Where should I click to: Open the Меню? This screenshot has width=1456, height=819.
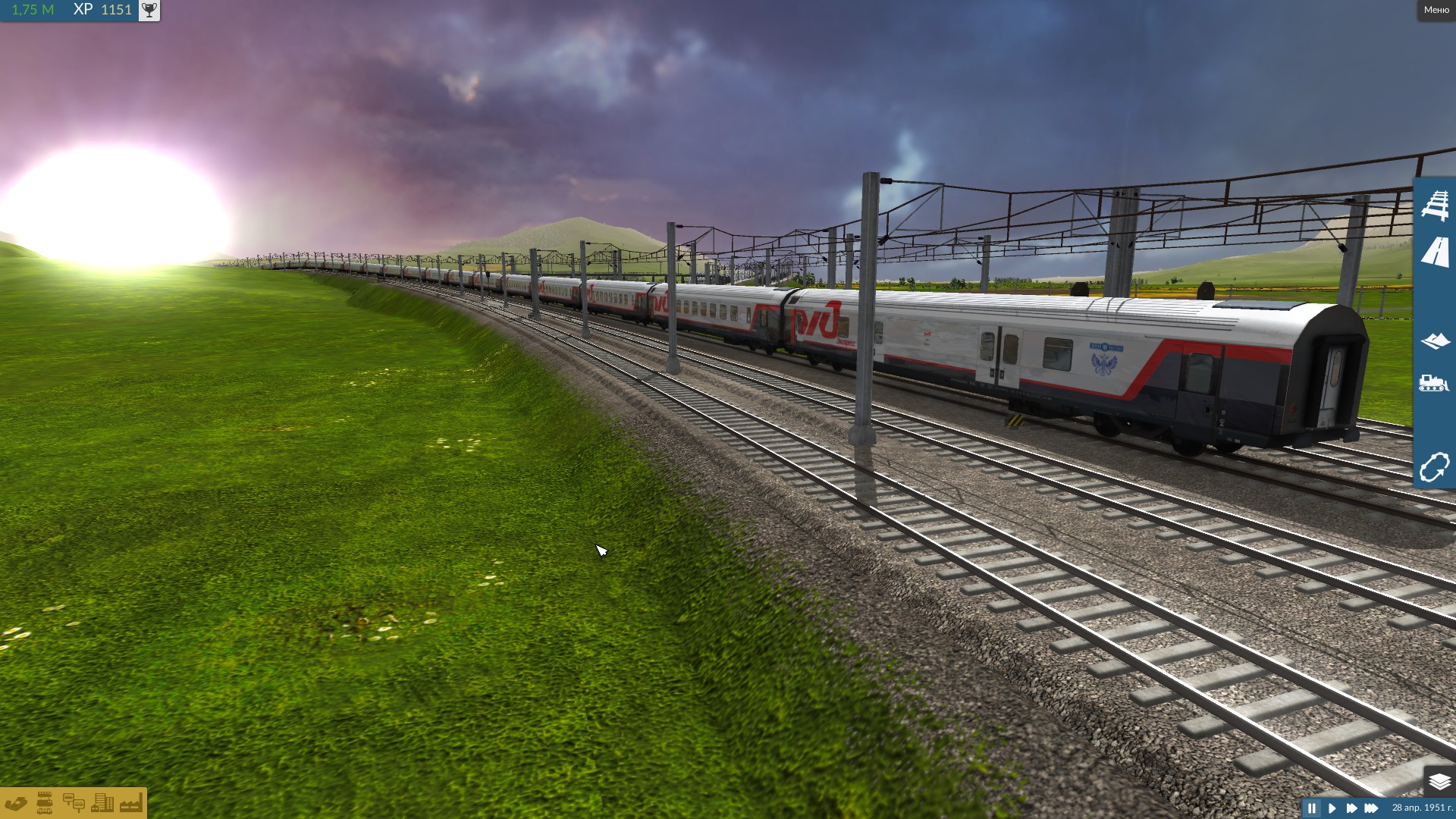[x=1435, y=10]
